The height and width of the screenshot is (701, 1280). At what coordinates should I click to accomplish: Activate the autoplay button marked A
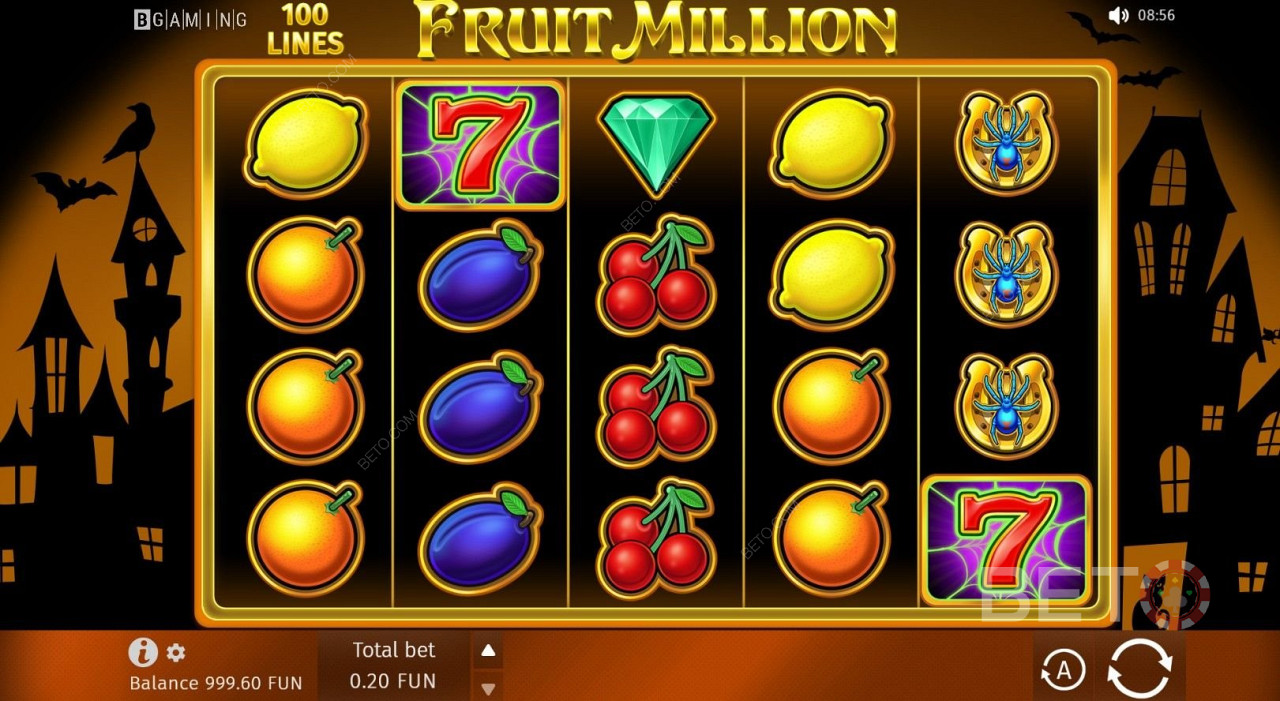1062,670
